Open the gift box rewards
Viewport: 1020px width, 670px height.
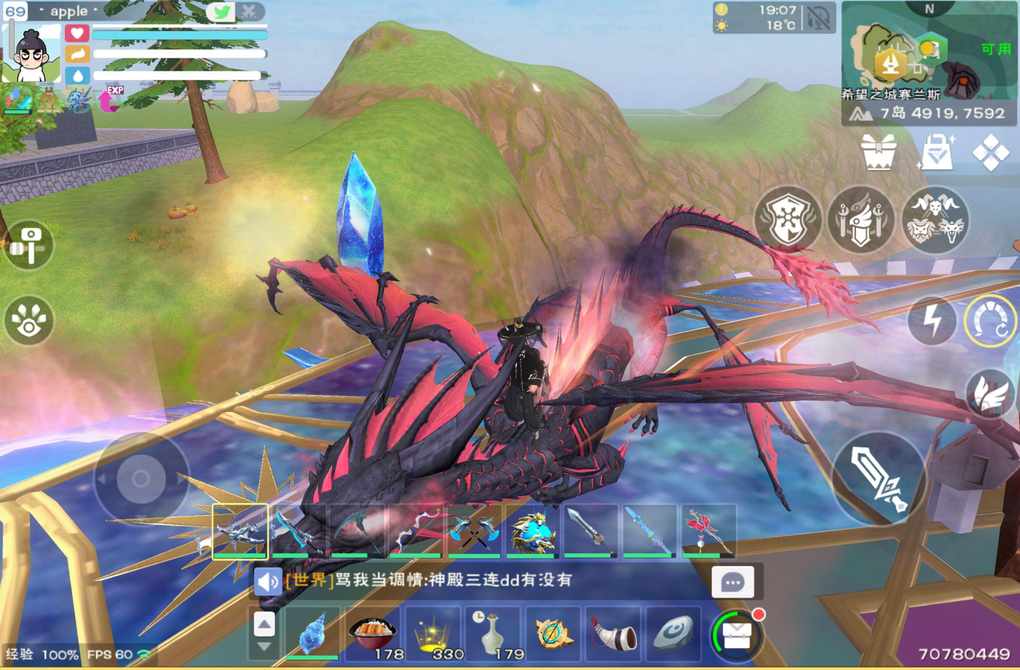(x=877, y=152)
